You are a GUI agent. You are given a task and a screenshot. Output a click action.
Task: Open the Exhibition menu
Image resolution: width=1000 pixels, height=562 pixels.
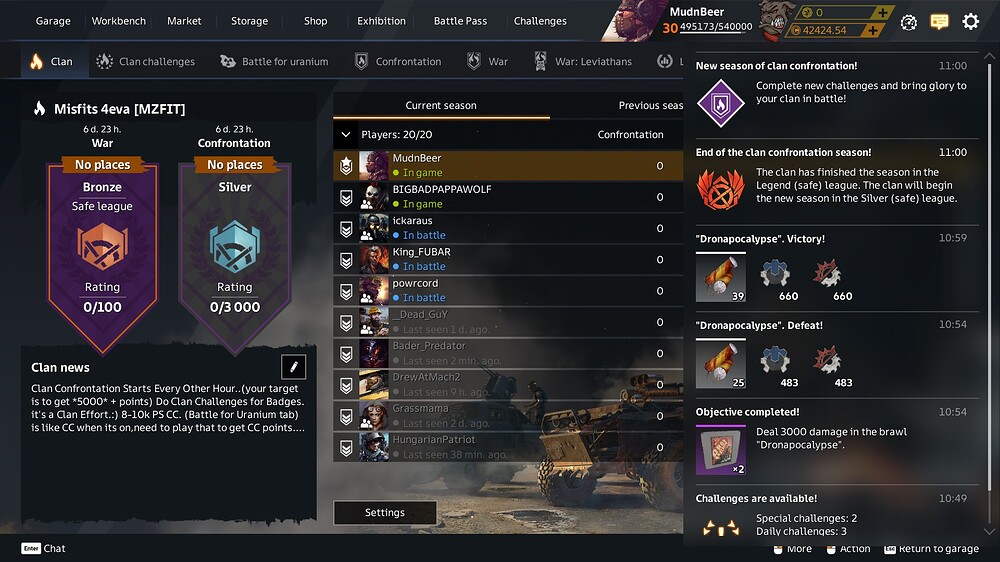pos(381,21)
